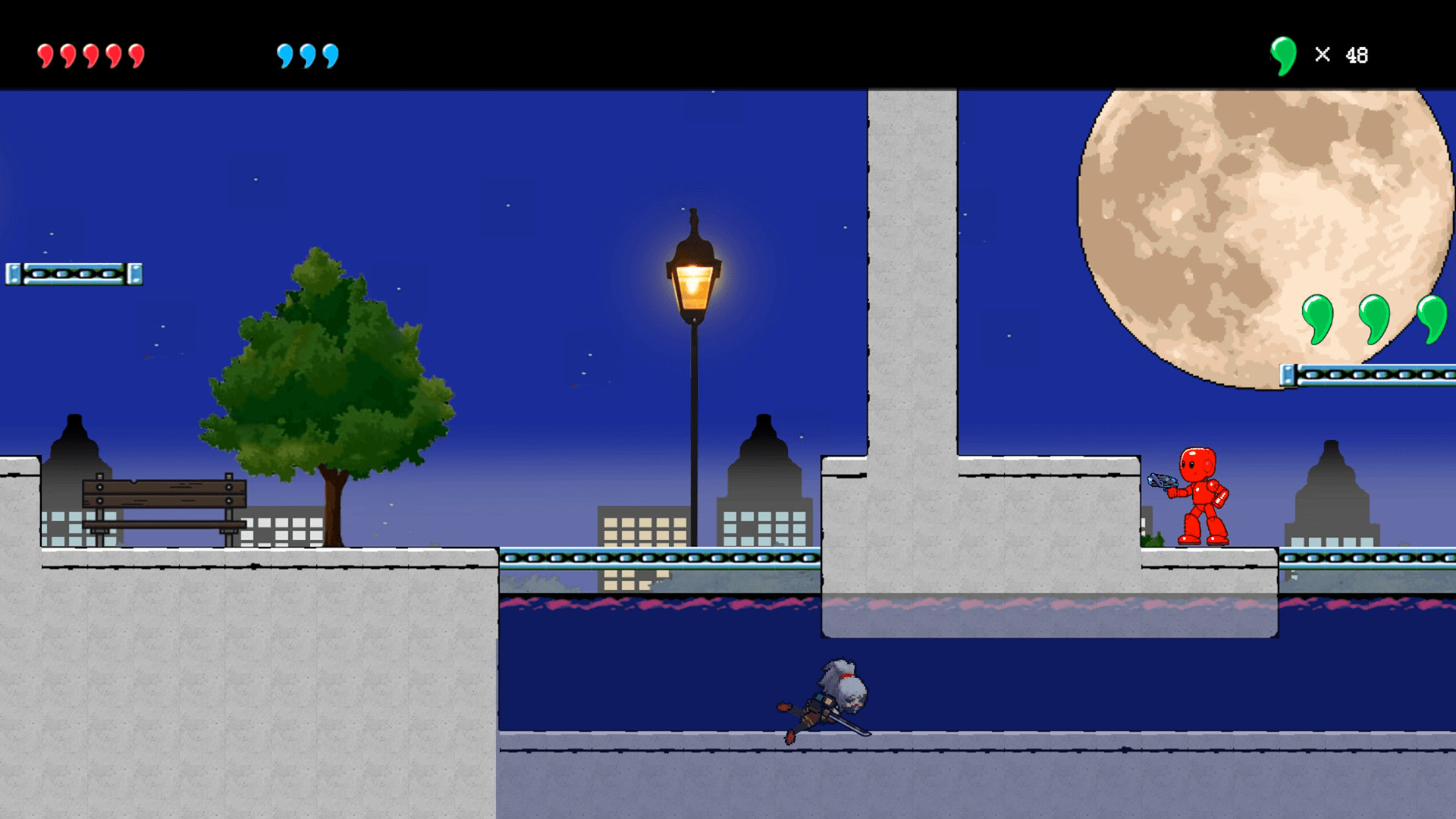Click the health meter area in the black HUD bar

[x=89, y=54]
